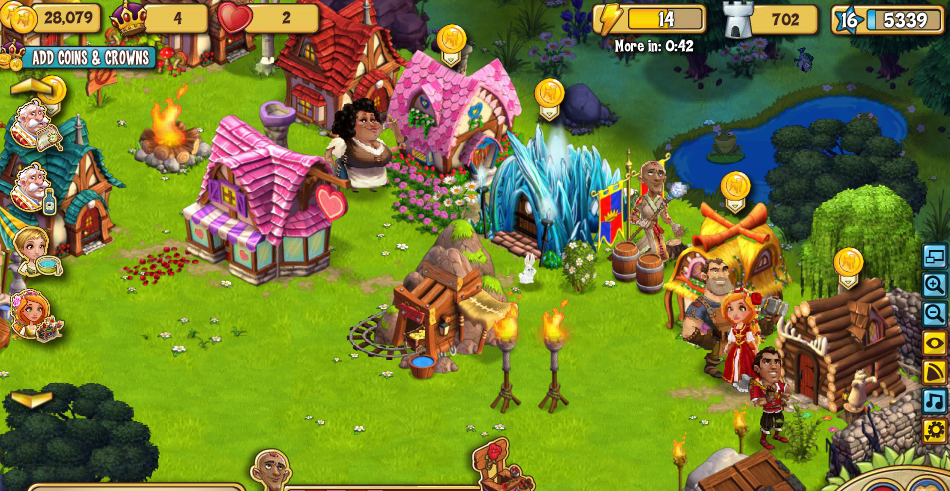Show earlier quests with the up arrow
The width and height of the screenshot is (950, 491).
pyautogui.click(x=30, y=87)
